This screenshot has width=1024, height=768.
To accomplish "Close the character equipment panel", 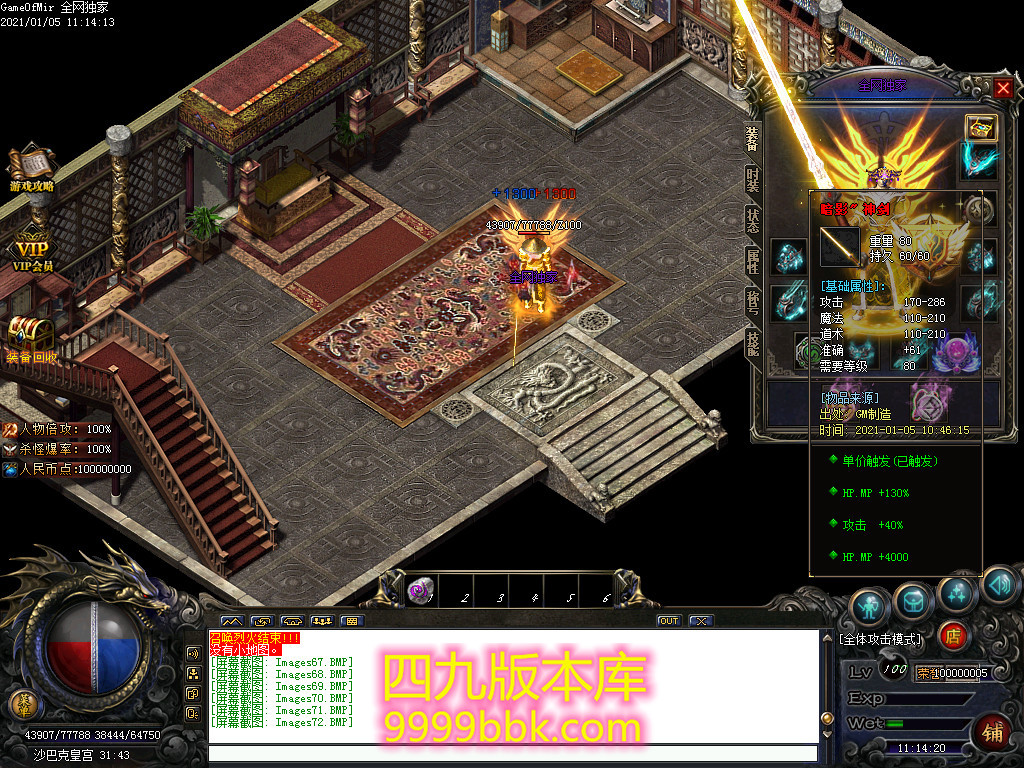I will tap(1003, 88).
